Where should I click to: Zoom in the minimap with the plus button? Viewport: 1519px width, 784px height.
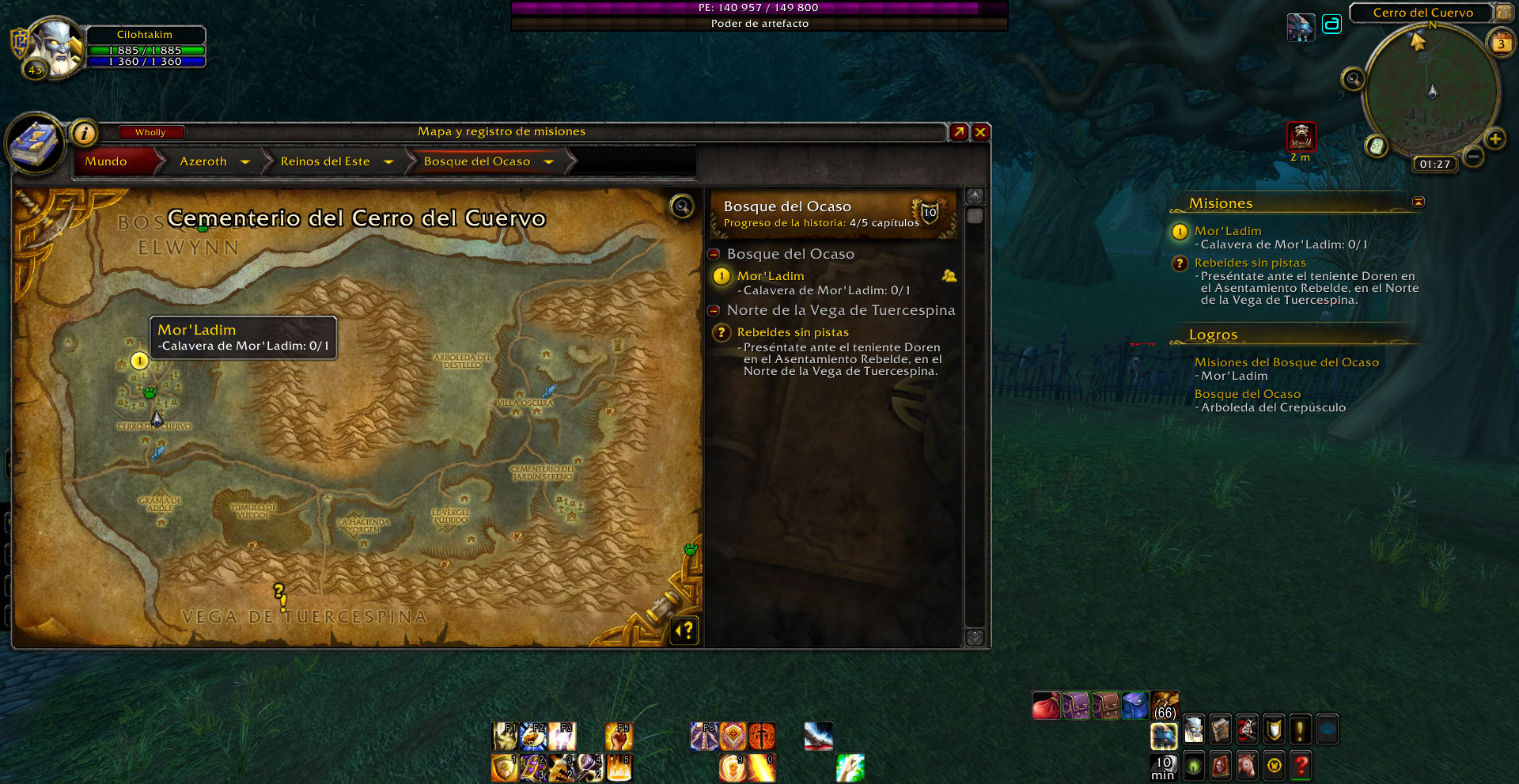point(1494,139)
